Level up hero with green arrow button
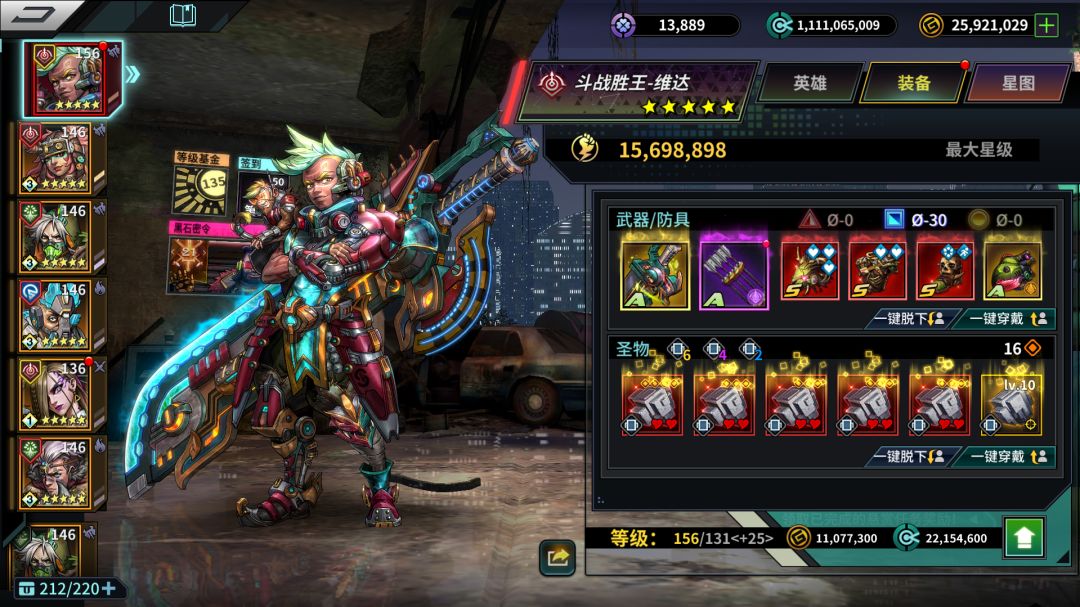 [1023, 537]
